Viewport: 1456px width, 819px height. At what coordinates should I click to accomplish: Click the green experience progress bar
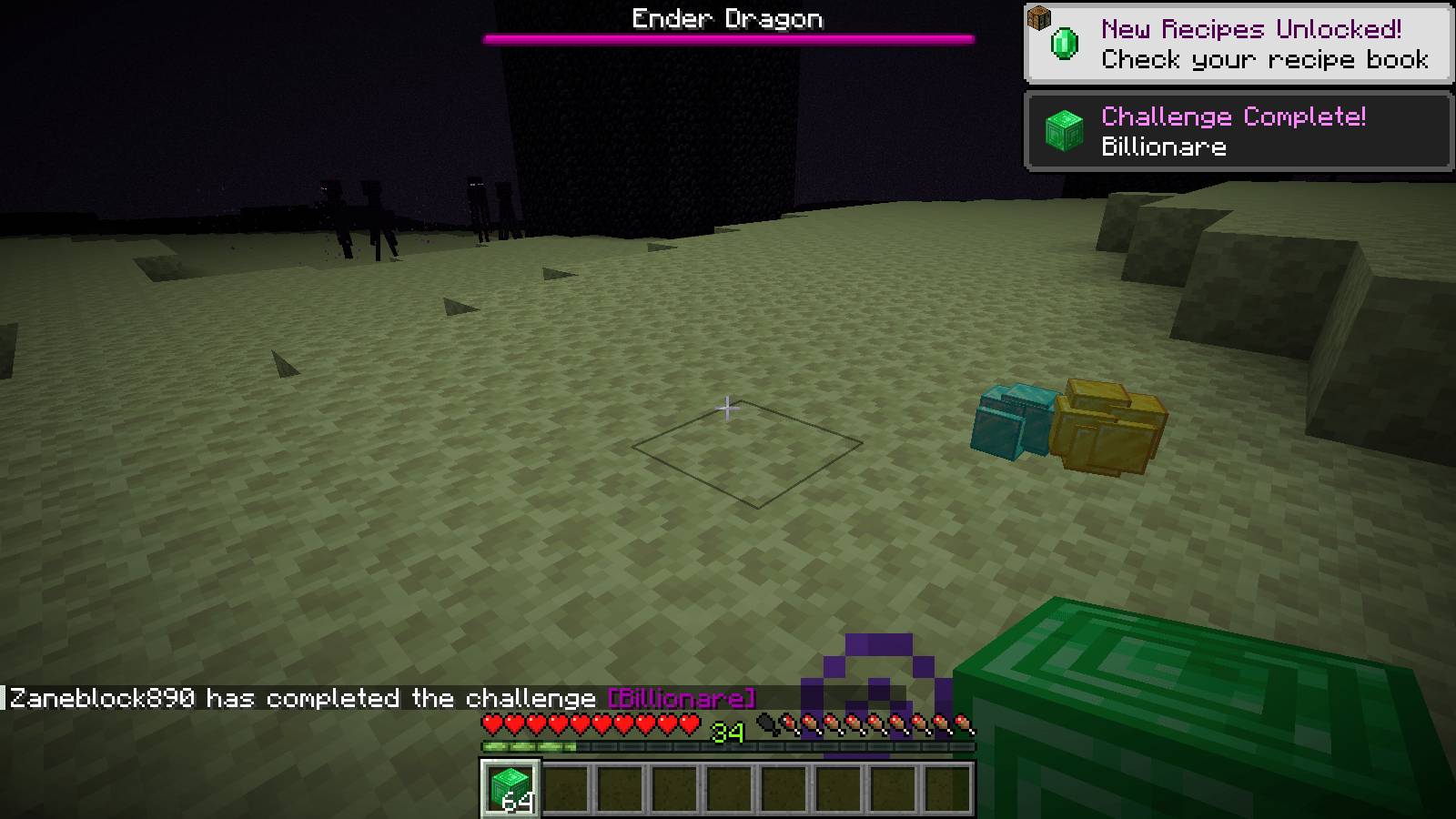(528, 744)
